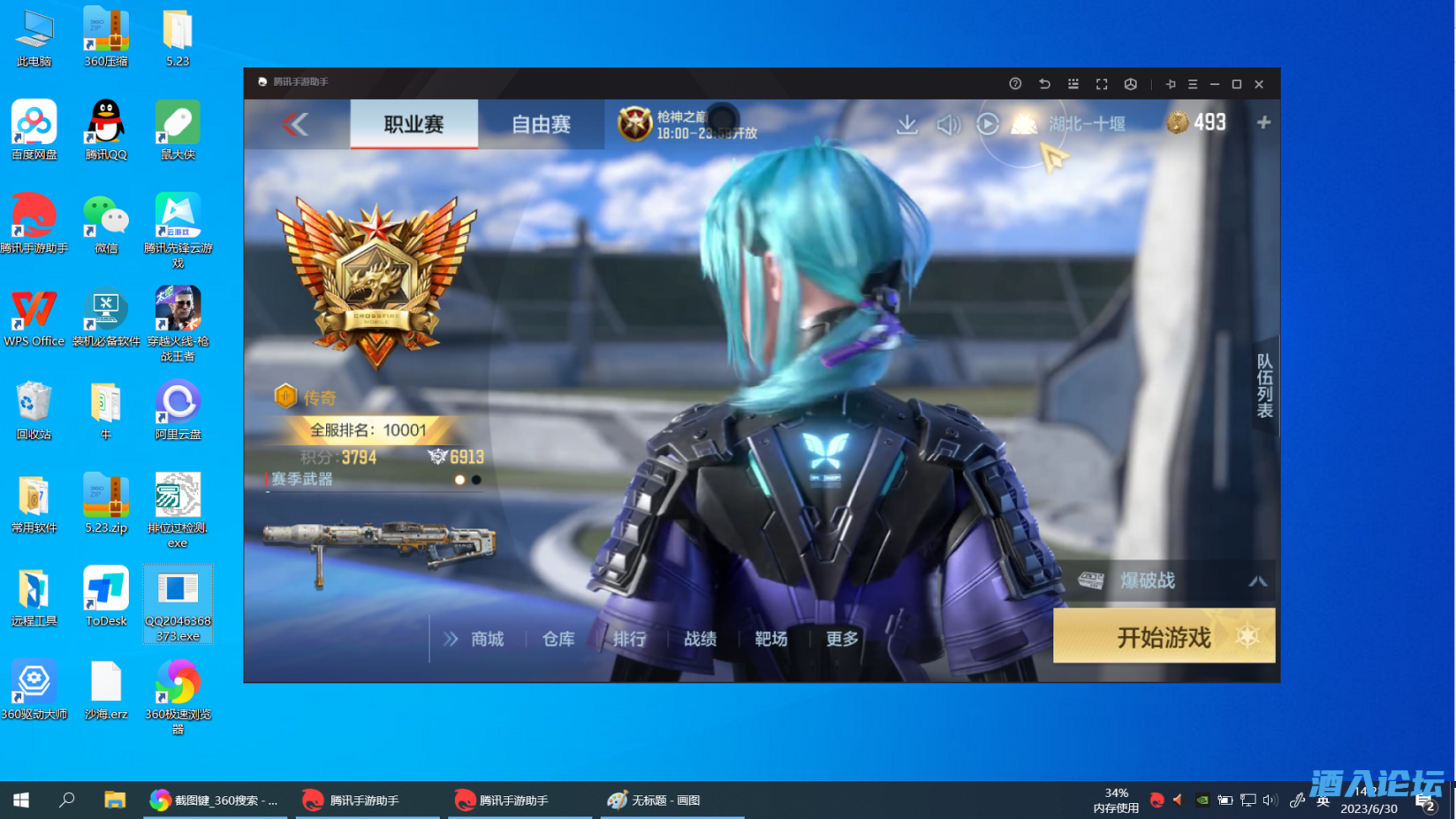Image resolution: width=1456 pixels, height=819 pixels.
Task: Click the download arrow icon
Action: coord(907,125)
